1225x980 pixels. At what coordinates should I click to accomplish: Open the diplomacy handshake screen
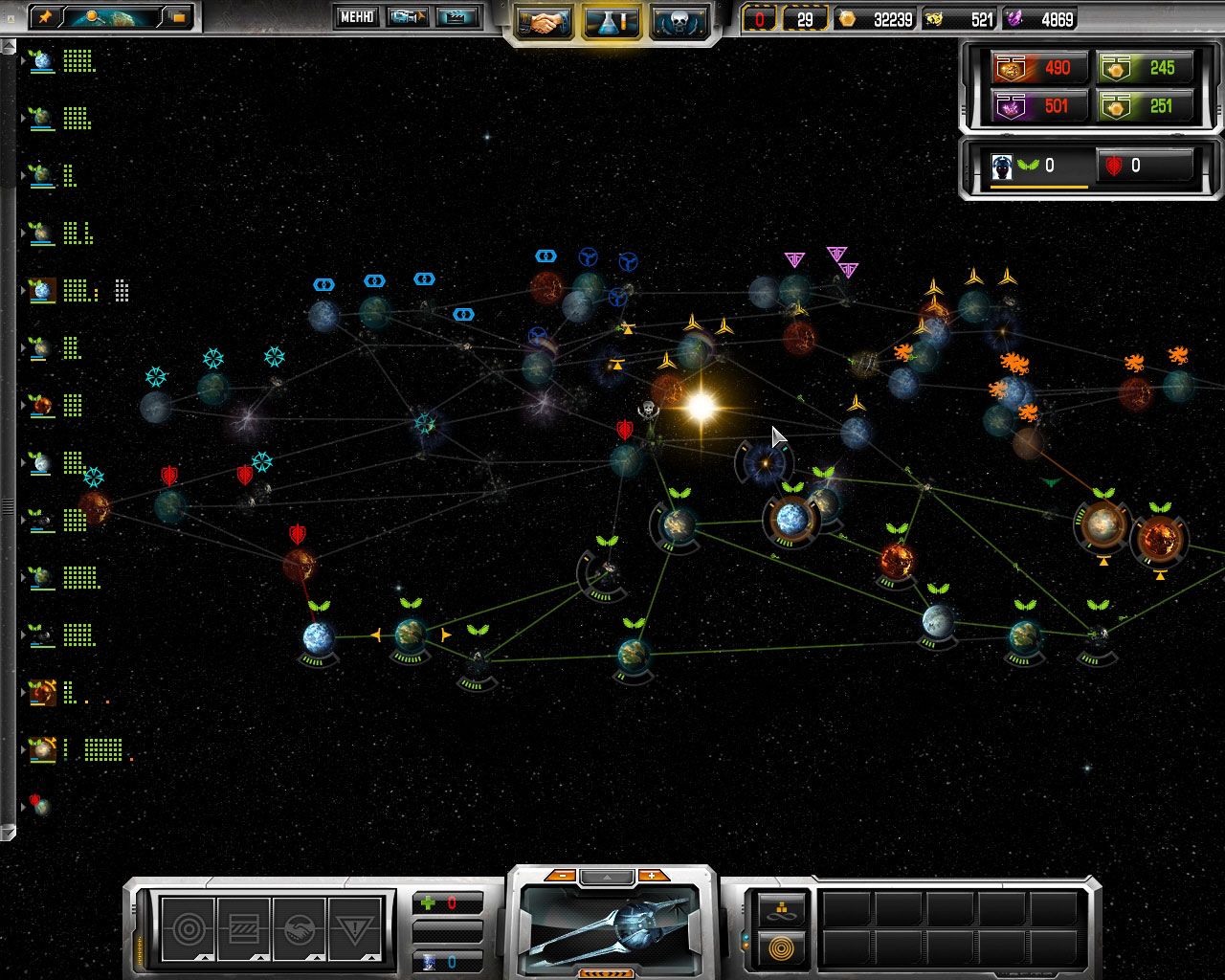(544, 22)
